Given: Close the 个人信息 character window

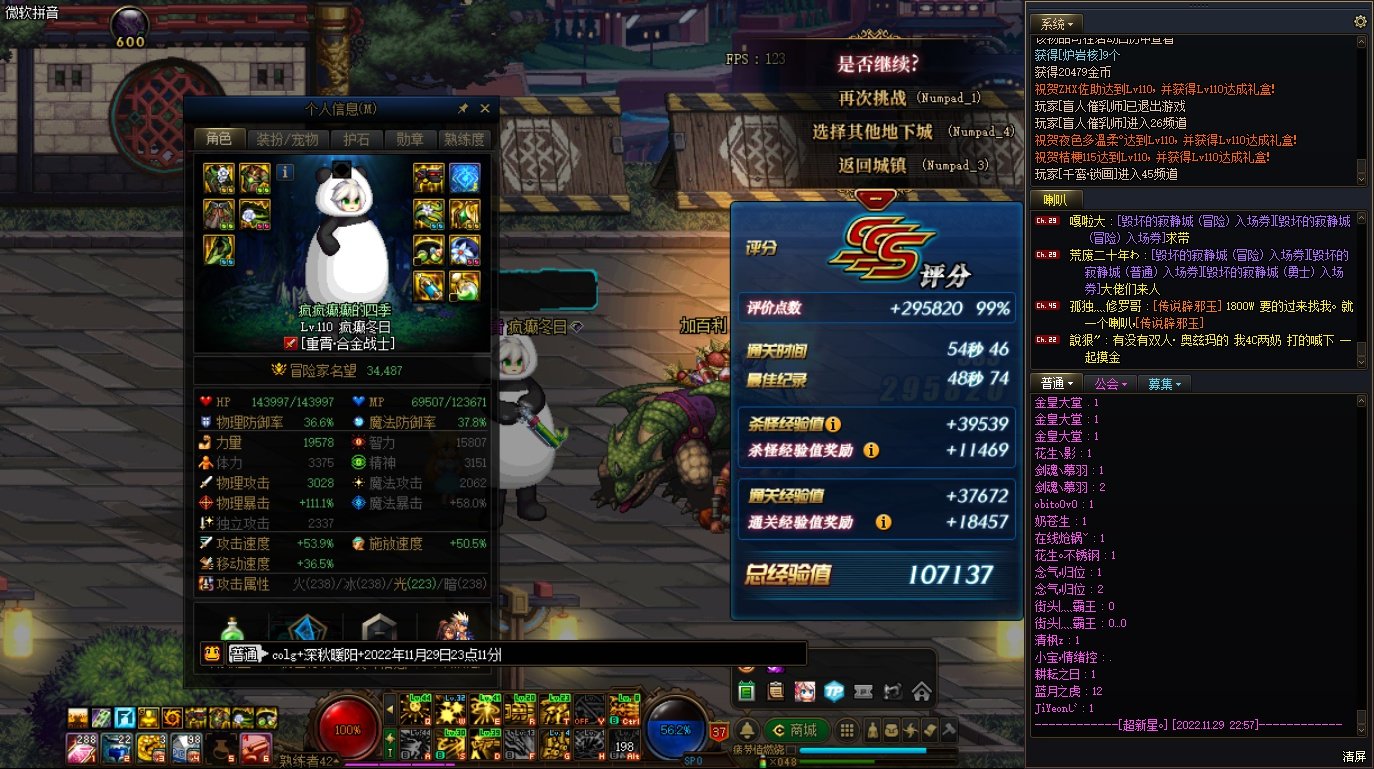Looking at the screenshot, I should click(485, 109).
